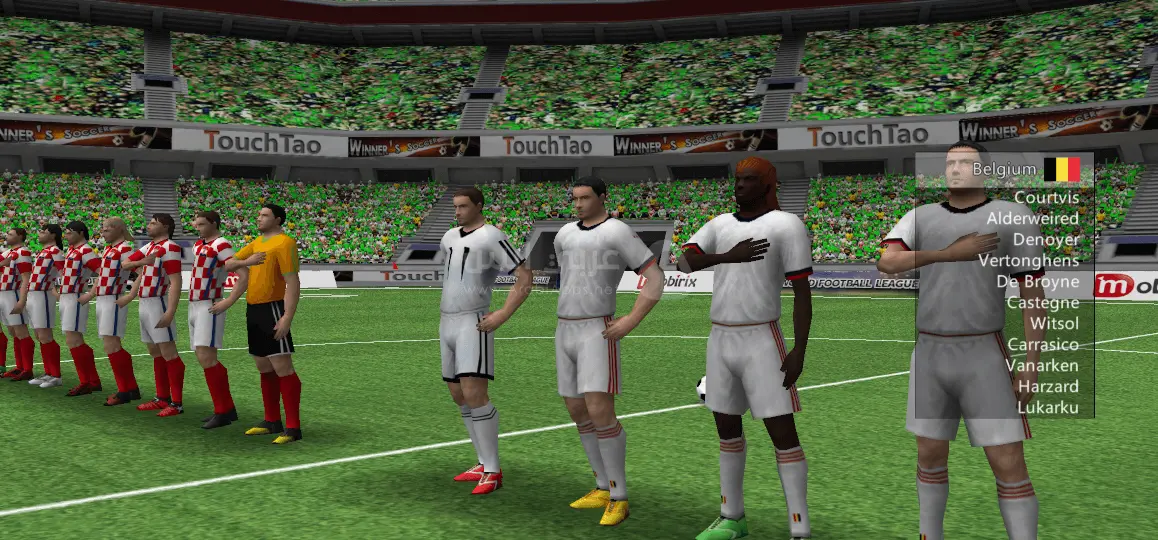Select Castegne in the Belgium list
This screenshot has height=540, width=1158.
click(1042, 302)
